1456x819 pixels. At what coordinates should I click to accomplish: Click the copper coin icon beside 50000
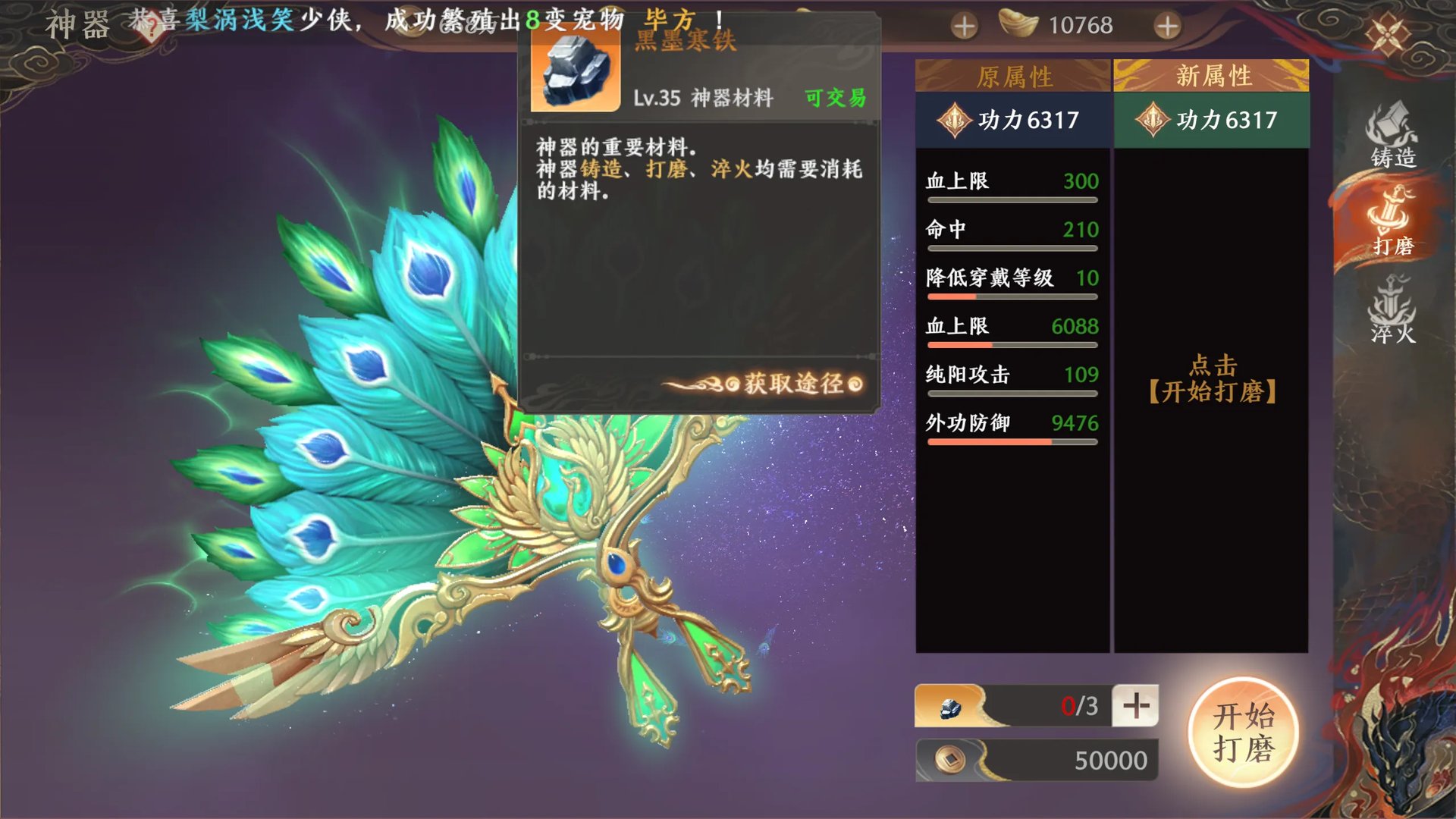[950, 759]
